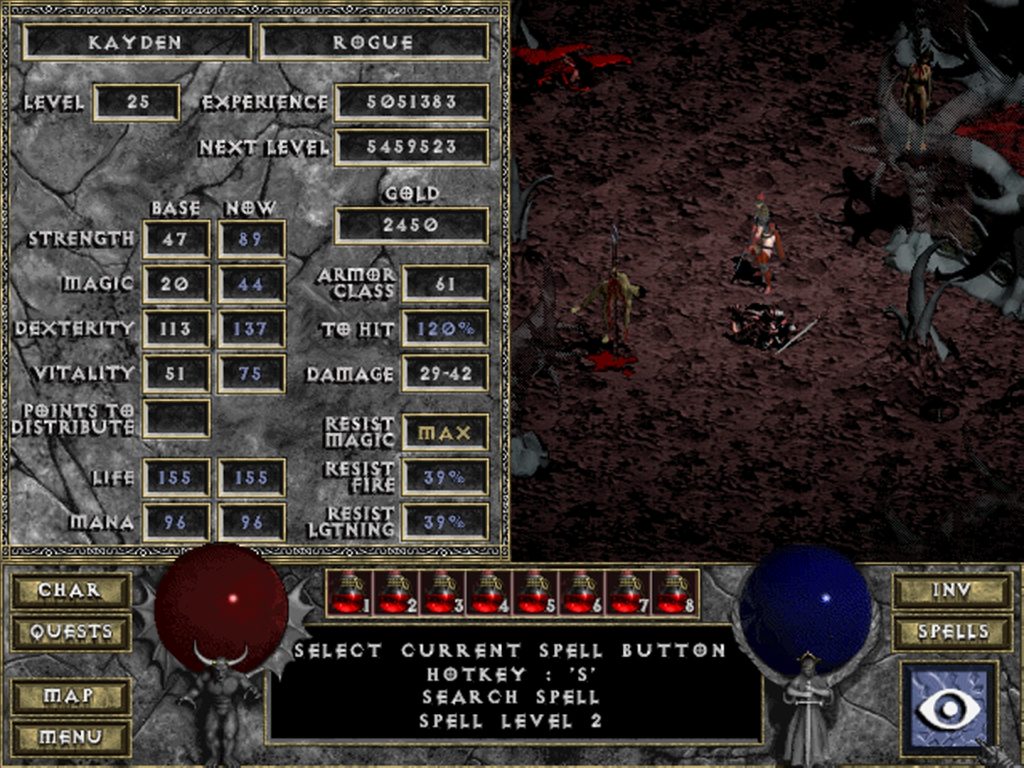Consume the red potion in belt slot 6
Screen dimensions: 1024x768
click(x=582, y=593)
